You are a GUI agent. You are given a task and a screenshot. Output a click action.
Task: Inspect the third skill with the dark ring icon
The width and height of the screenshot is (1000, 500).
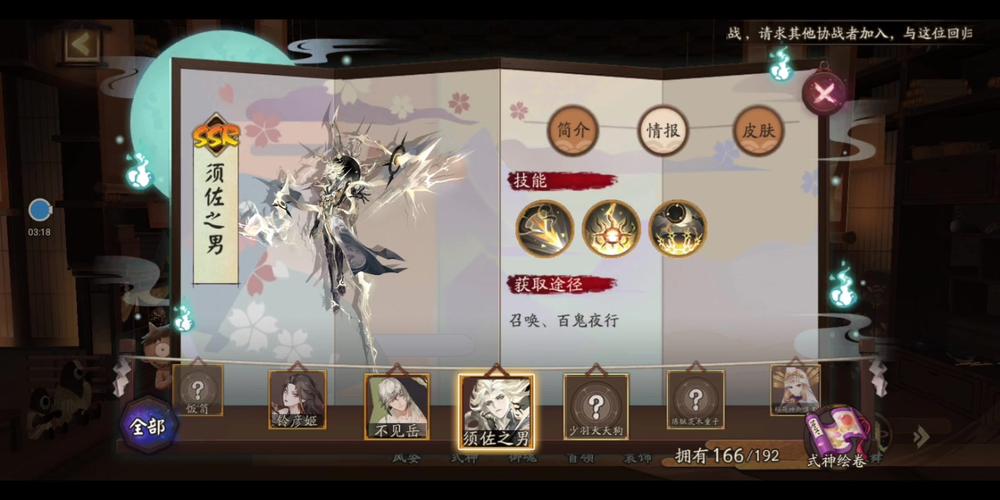677,229
